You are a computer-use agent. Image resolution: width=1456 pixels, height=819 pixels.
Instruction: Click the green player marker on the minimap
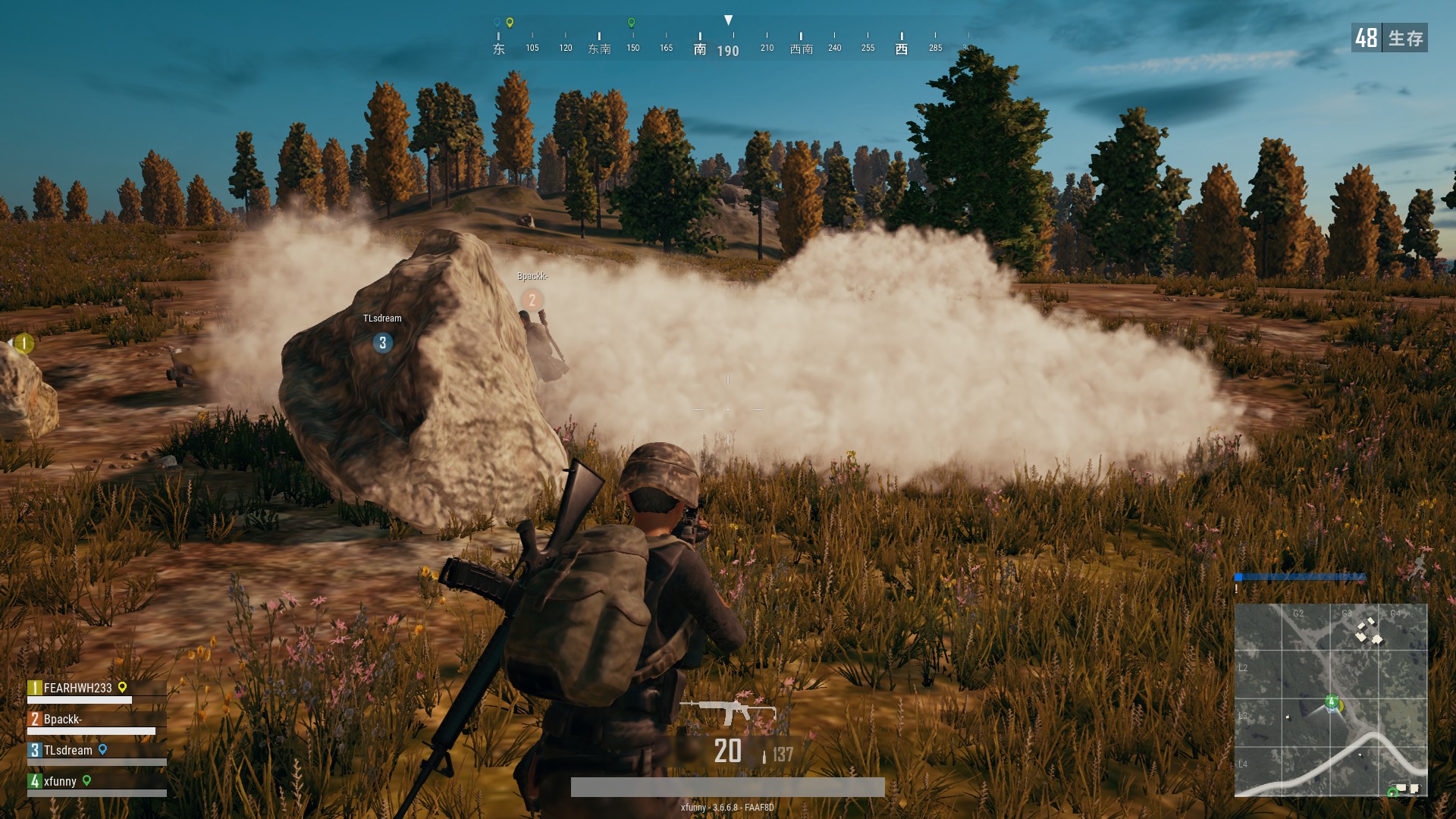[1331, 701]
